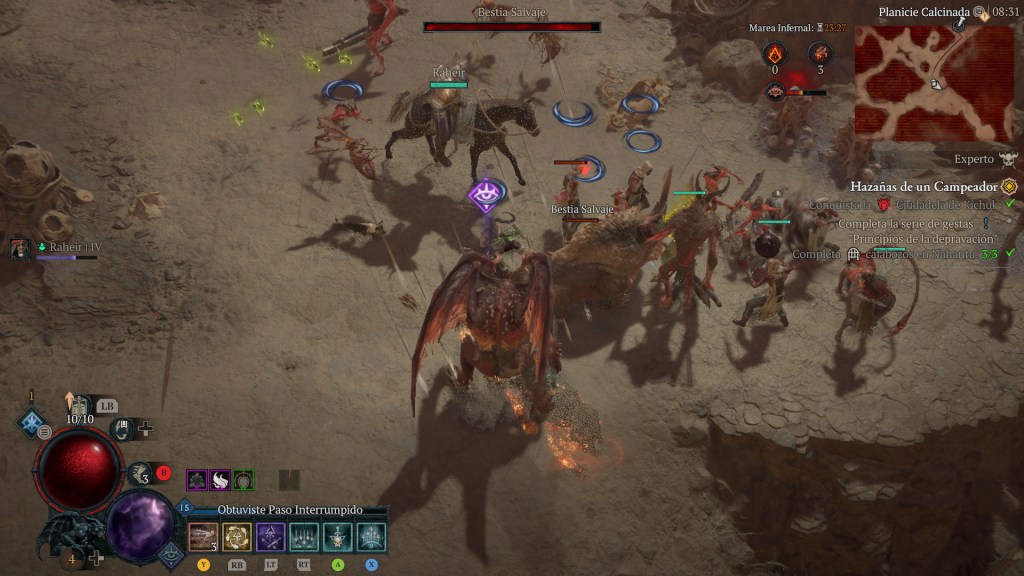Click the eye emblem beside the purple orb
This screenshot has height=576, width=1024.
(x=171, y=551)
